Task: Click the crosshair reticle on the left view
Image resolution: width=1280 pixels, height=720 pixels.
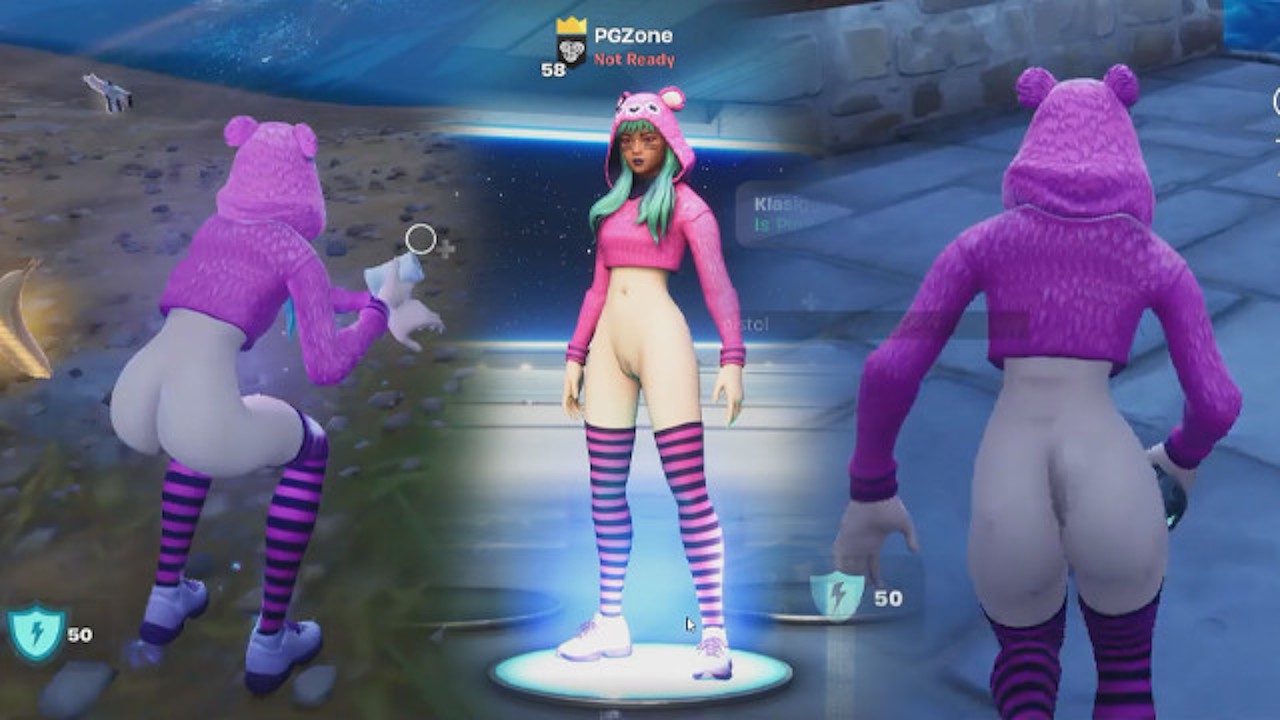Action: [x=419, y=238]
